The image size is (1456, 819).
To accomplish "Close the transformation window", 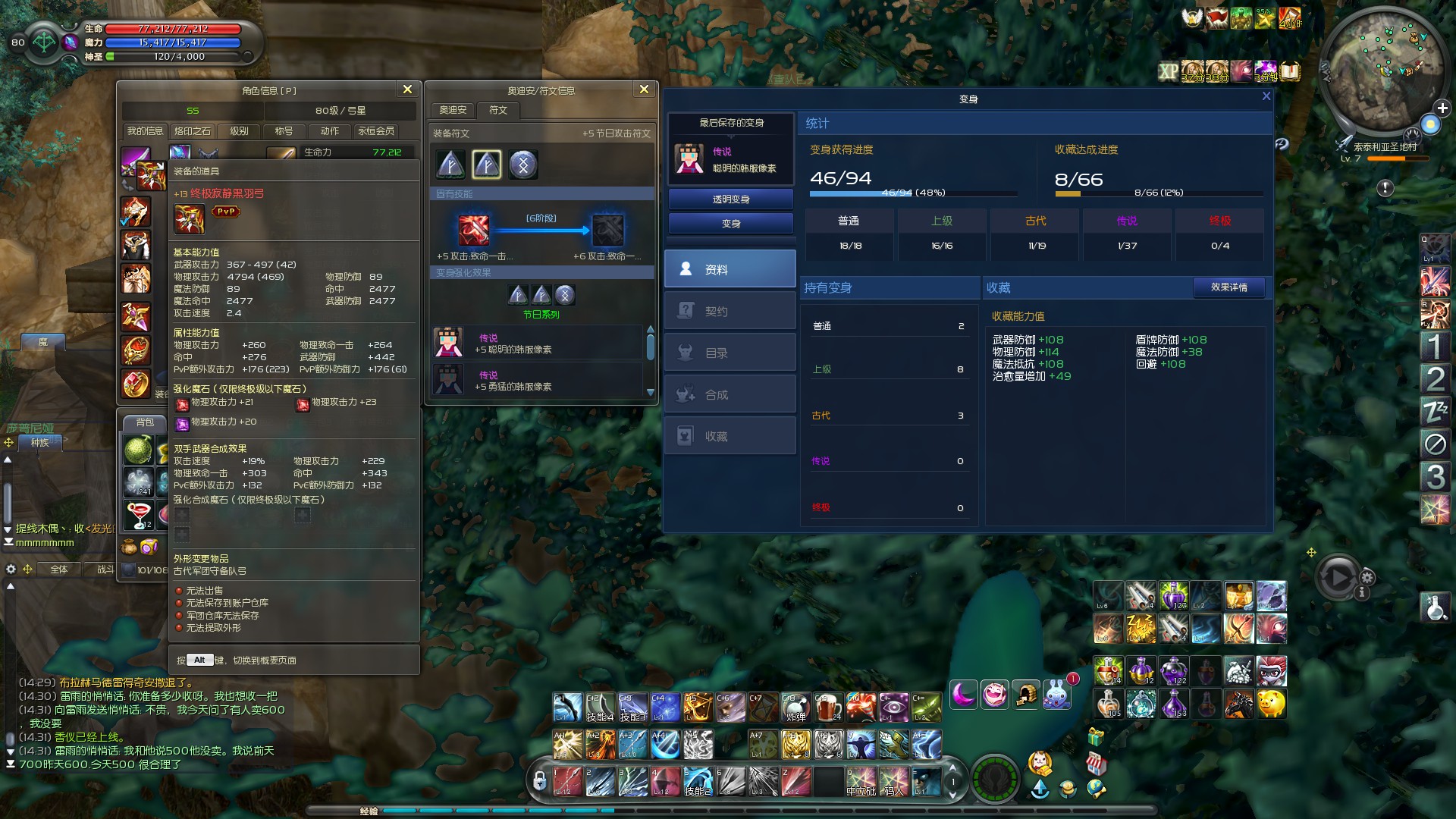I will (1266, 96).
